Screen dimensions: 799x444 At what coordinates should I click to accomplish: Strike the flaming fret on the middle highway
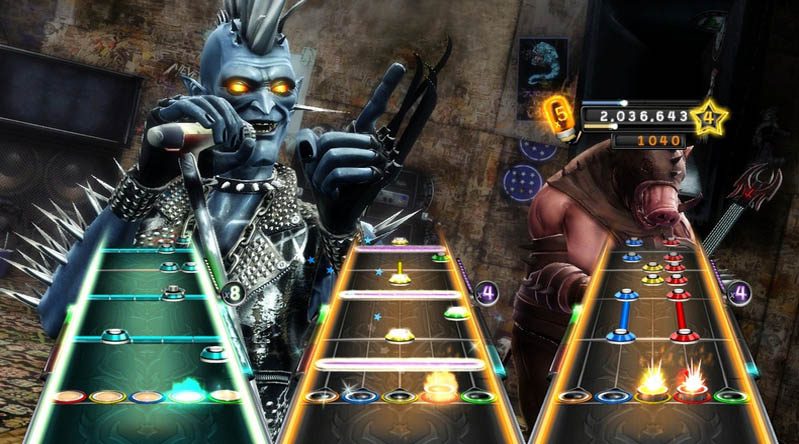coord(437,392)
